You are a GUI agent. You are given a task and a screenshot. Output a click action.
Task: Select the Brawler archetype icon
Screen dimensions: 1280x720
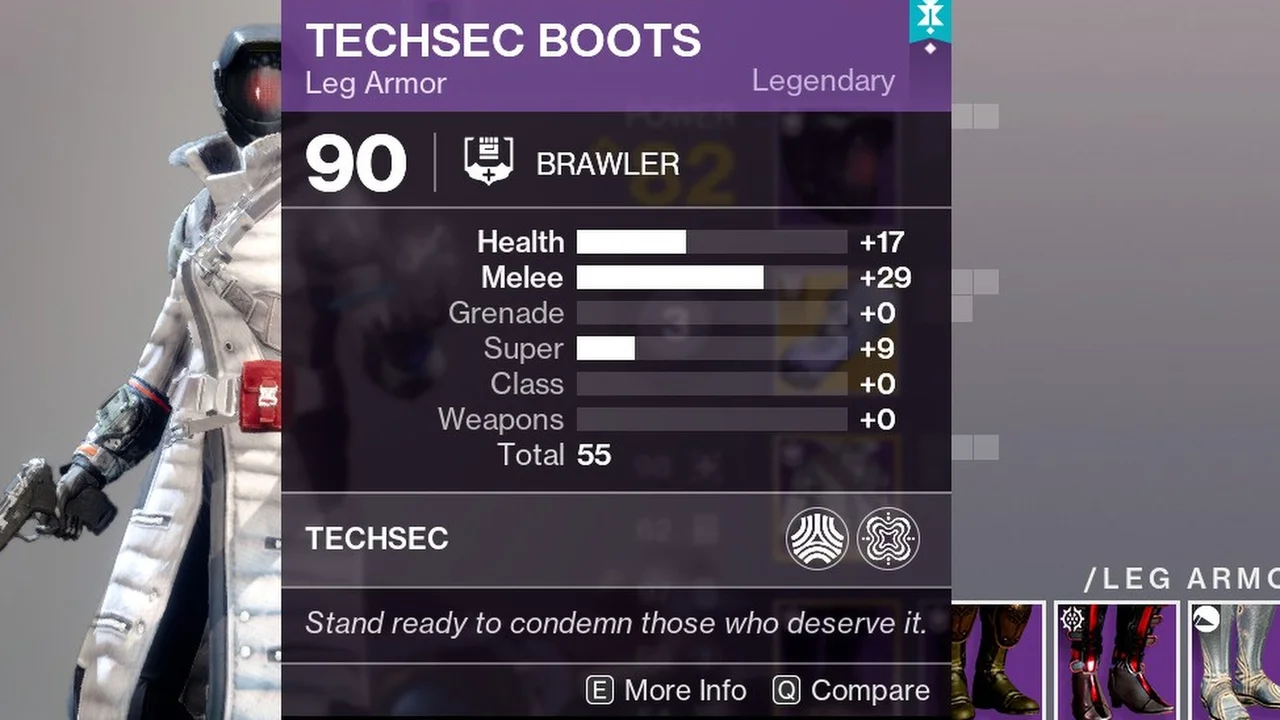487,161
